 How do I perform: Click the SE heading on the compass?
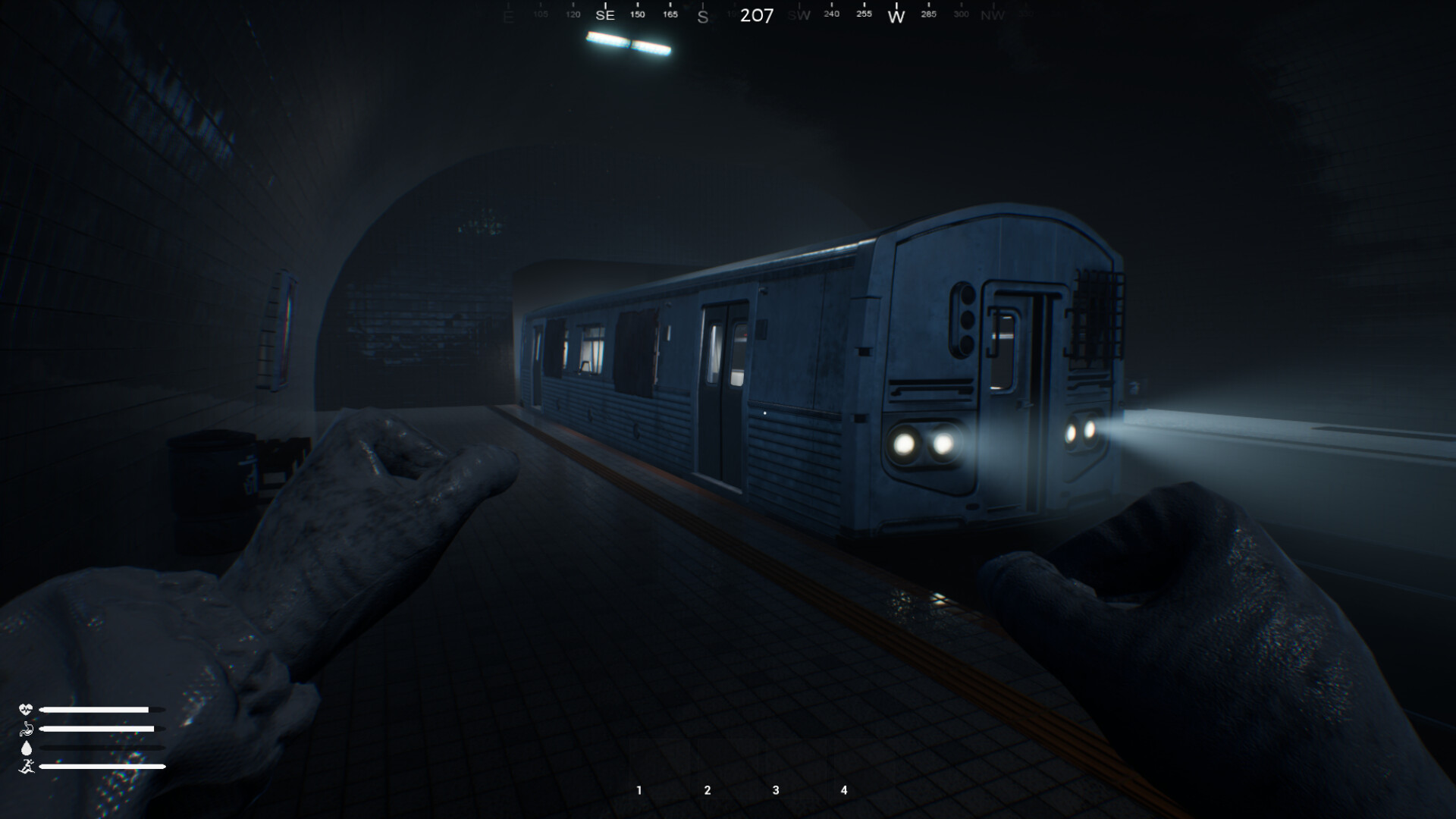(x=604, y=15)
